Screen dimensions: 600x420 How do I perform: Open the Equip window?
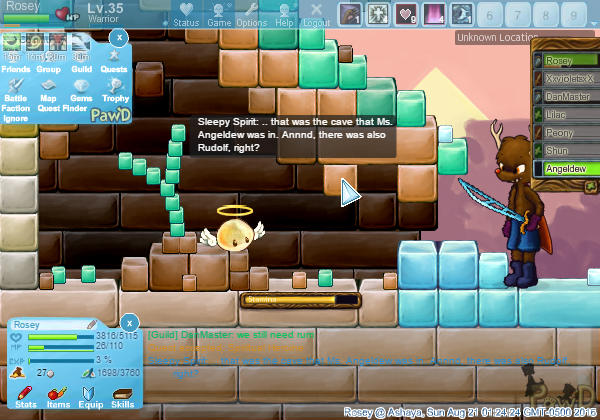90,397
